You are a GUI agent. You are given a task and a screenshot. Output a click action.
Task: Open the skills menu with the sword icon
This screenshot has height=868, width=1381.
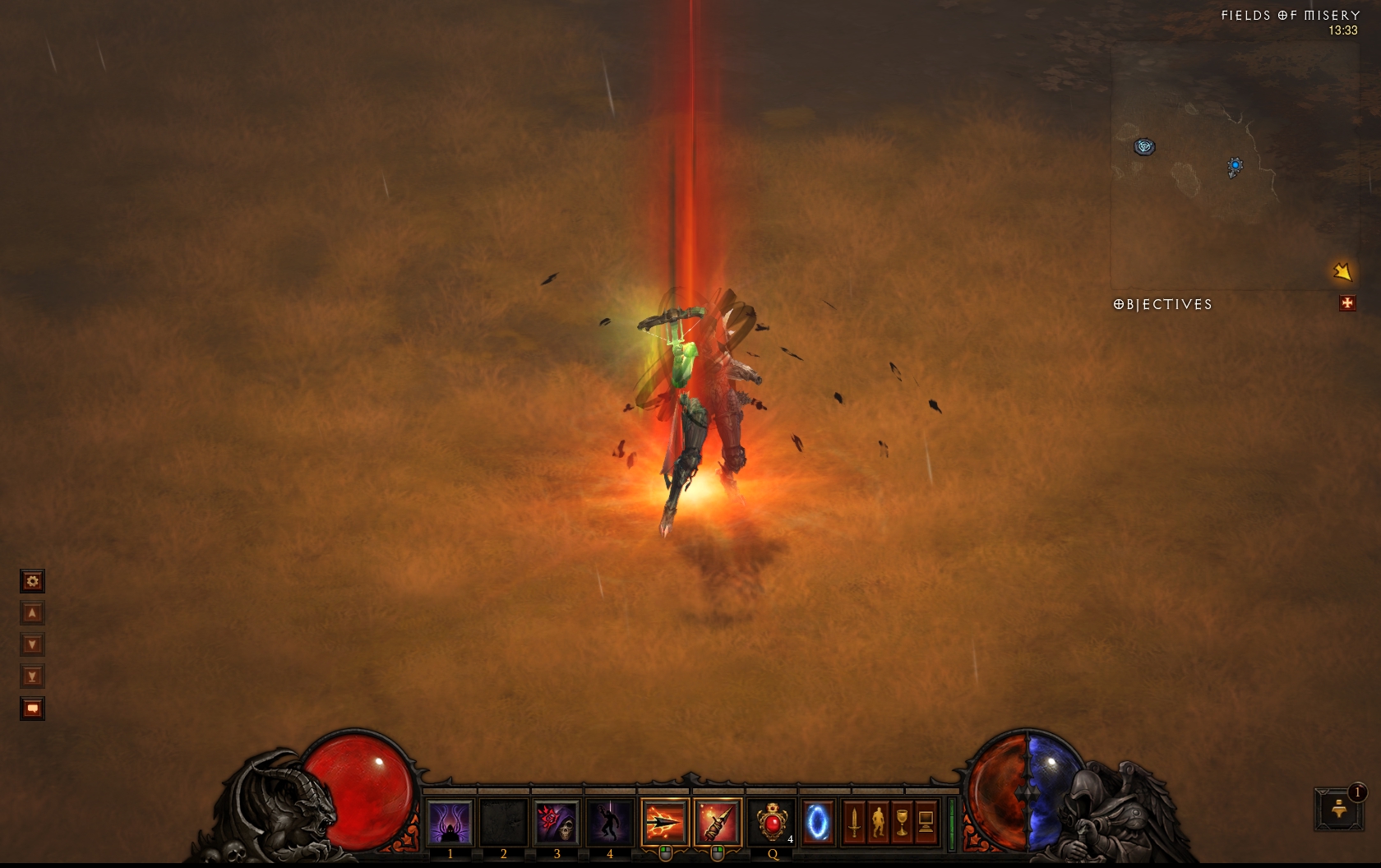[x=854, y=822]
